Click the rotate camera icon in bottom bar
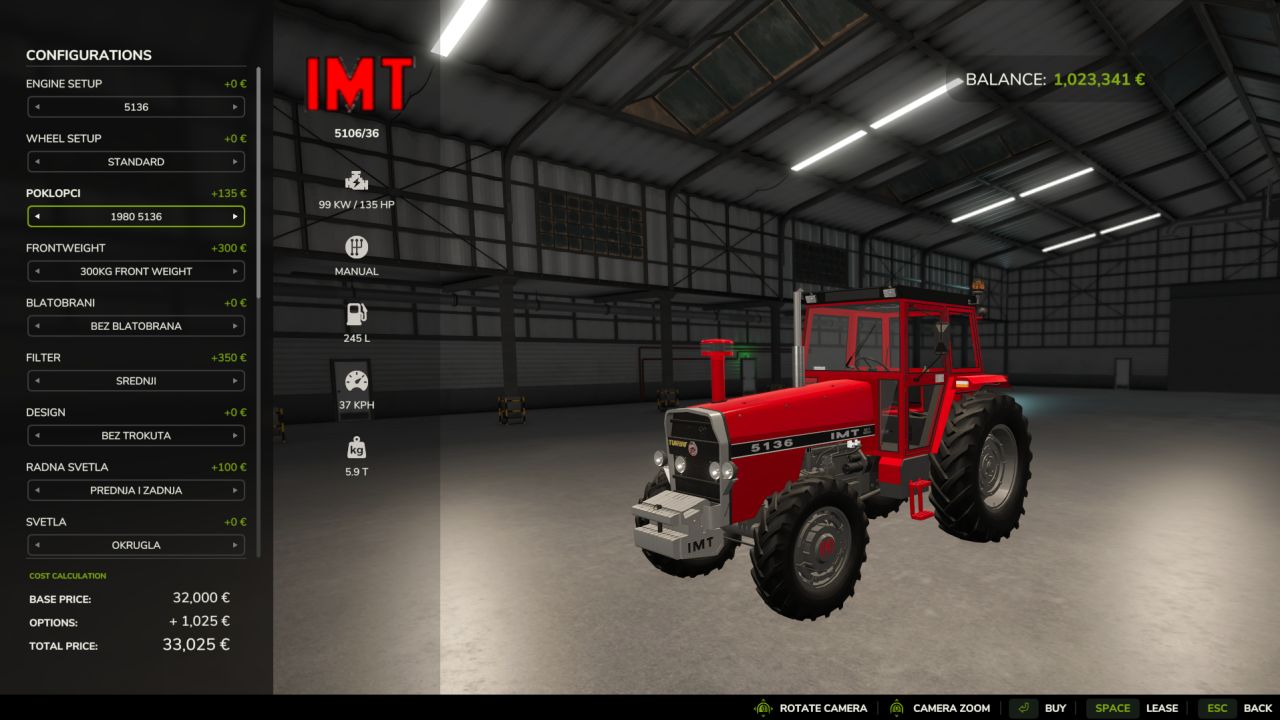The image size is (1280, 720). click(764, 707)
